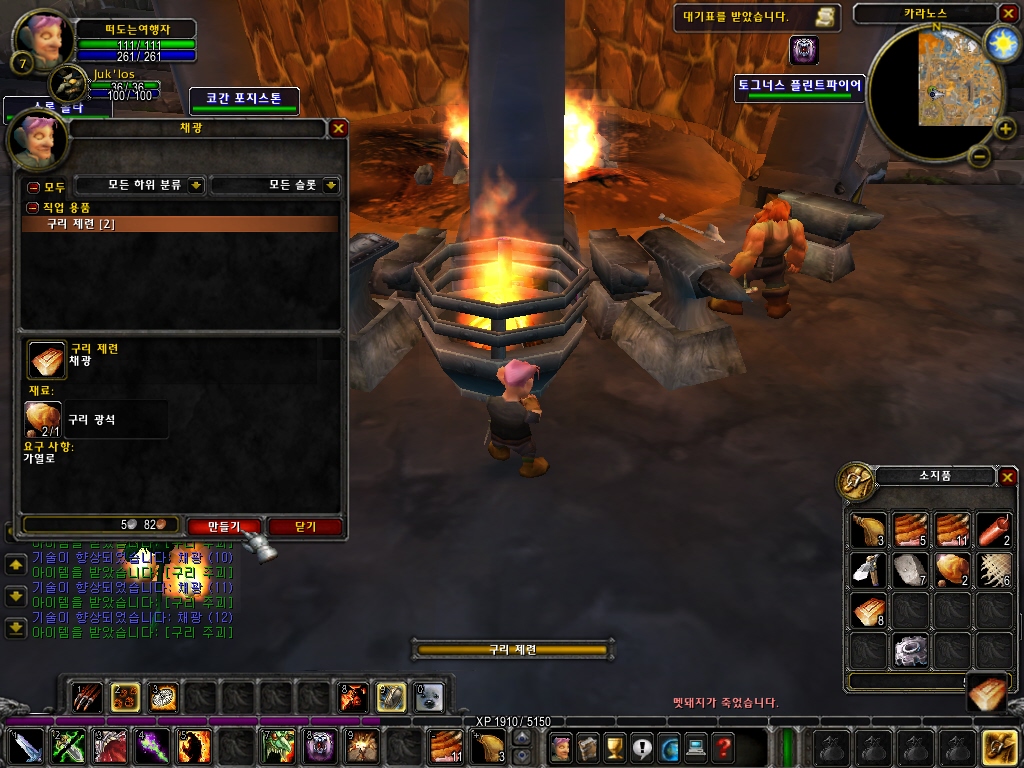
Task: Close the mining profession window
Action: click(x=338, y=128)
